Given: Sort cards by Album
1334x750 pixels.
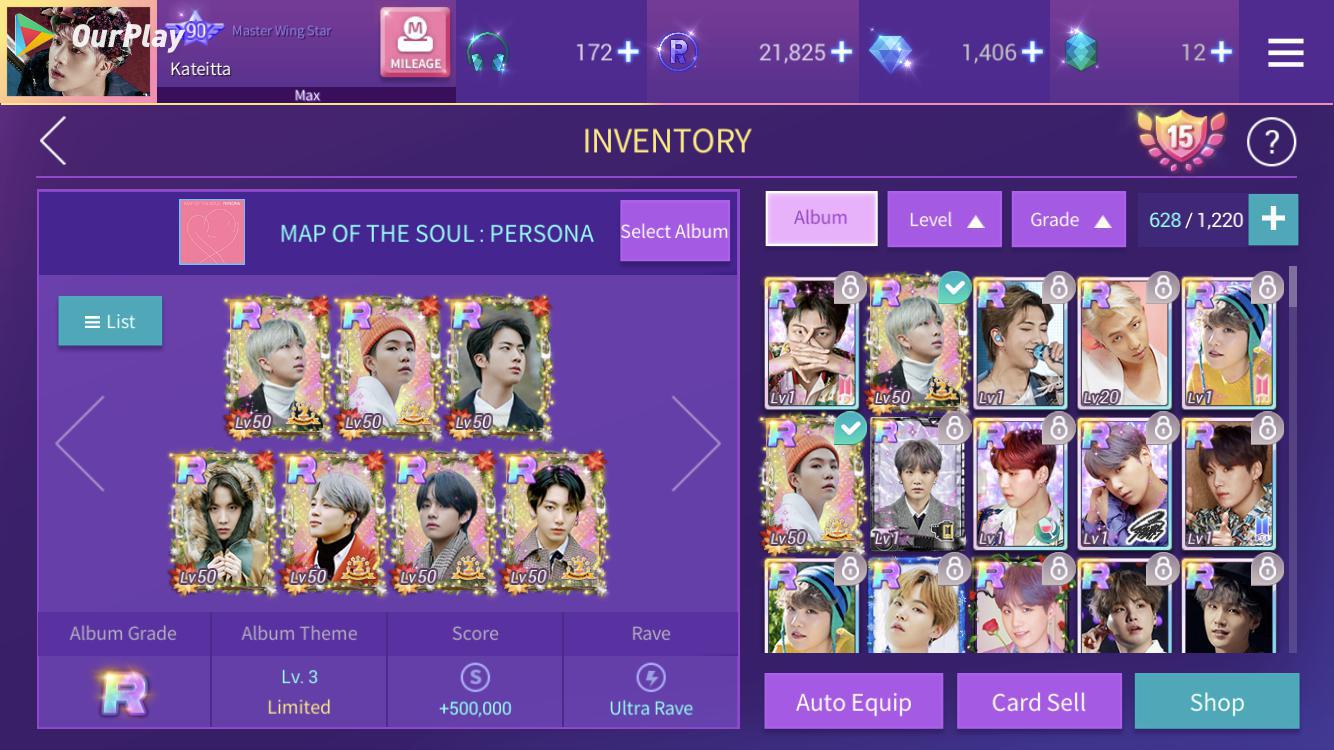Looking at the screenshot, I should pyautogui.click(x=821, y=219).
